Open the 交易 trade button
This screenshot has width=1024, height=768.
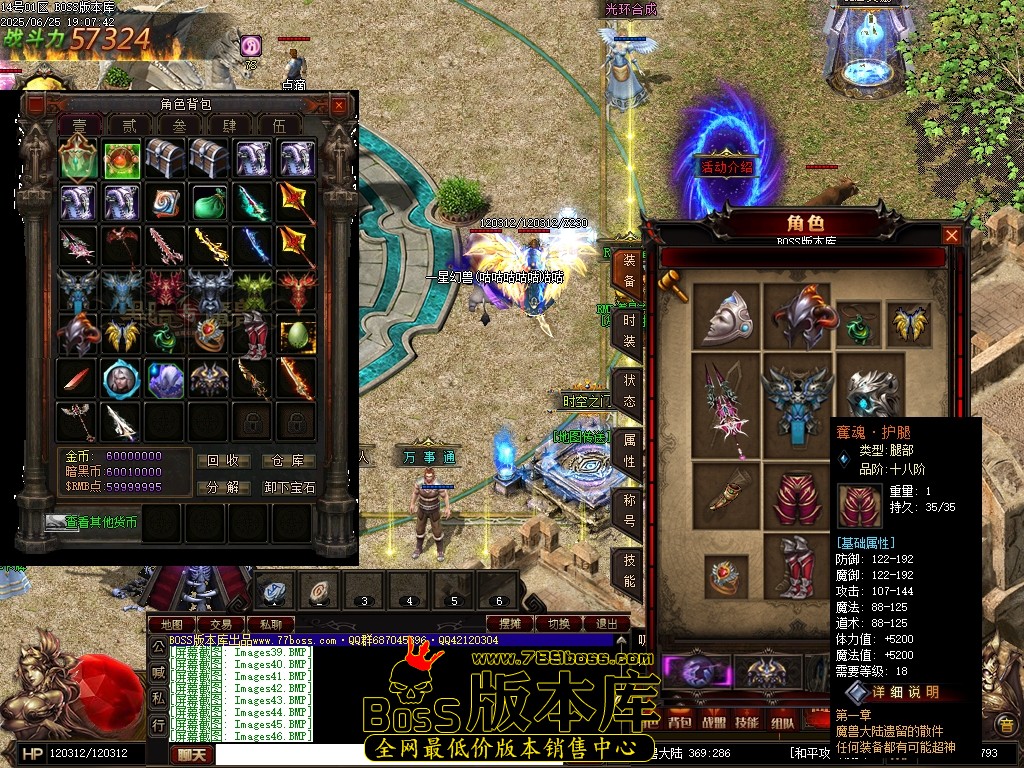[219, 624]
